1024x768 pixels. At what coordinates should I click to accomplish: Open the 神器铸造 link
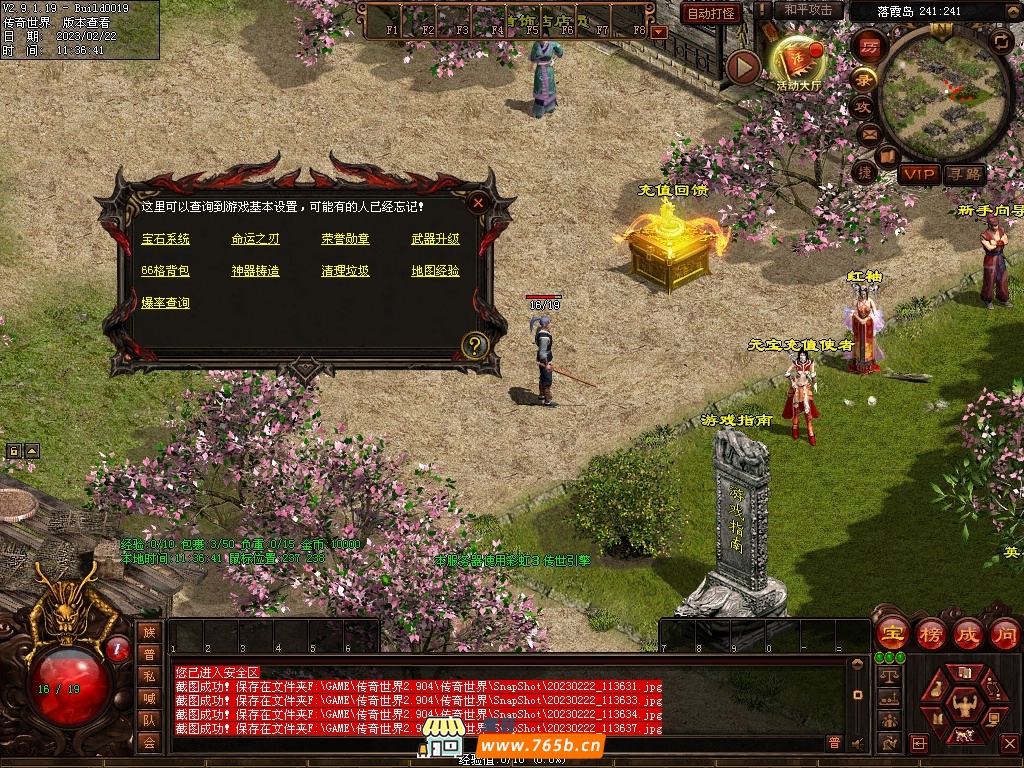255,271
